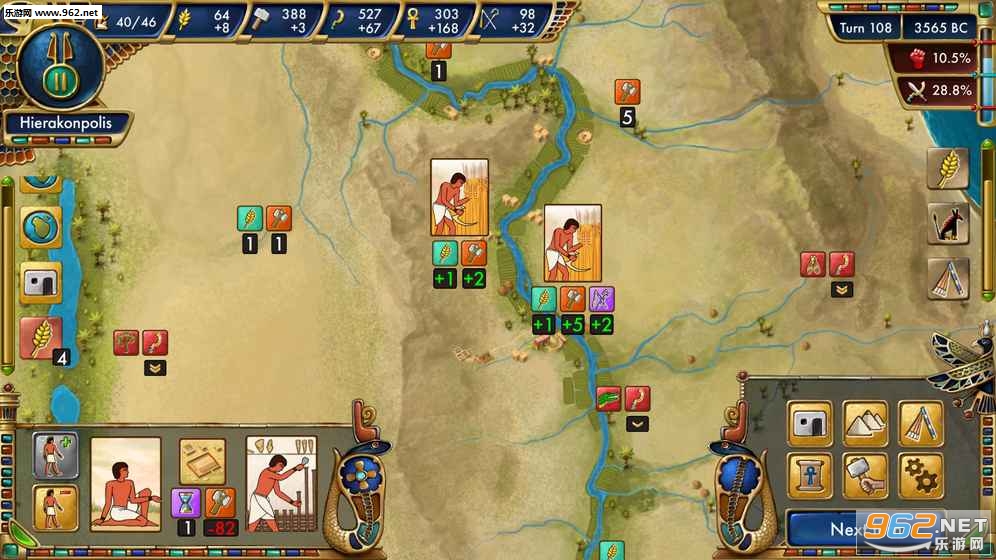Toggle the wheat overlay on the right edge
996x560 pixels.
tap(947, 170)
